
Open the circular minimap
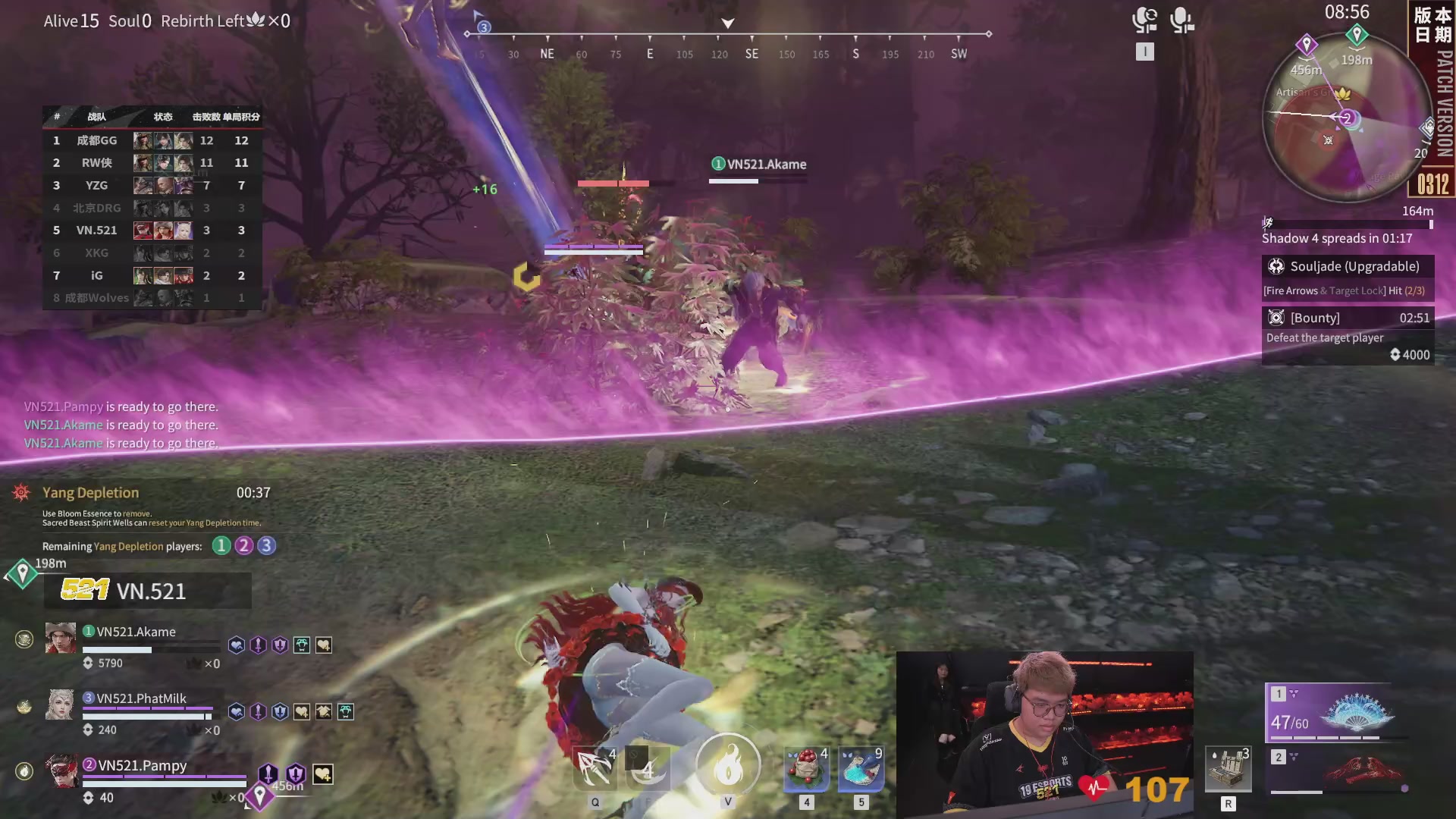(1347, 118)
